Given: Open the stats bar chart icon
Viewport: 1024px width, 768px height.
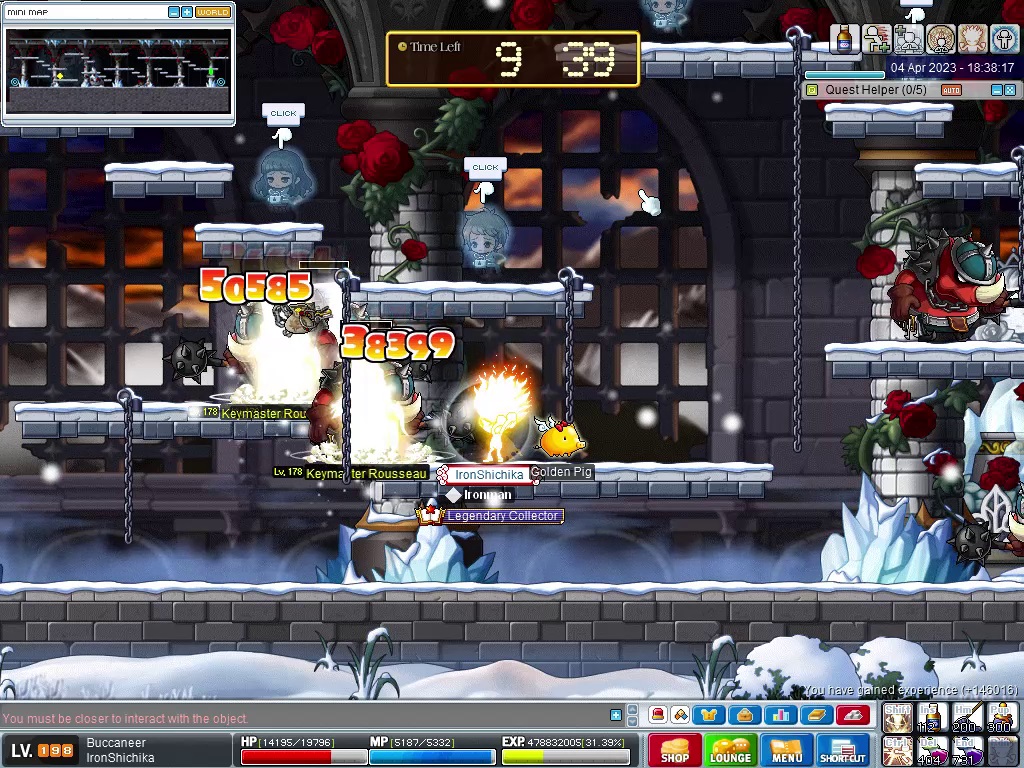Looking at the screenshot, I should 781,715.
